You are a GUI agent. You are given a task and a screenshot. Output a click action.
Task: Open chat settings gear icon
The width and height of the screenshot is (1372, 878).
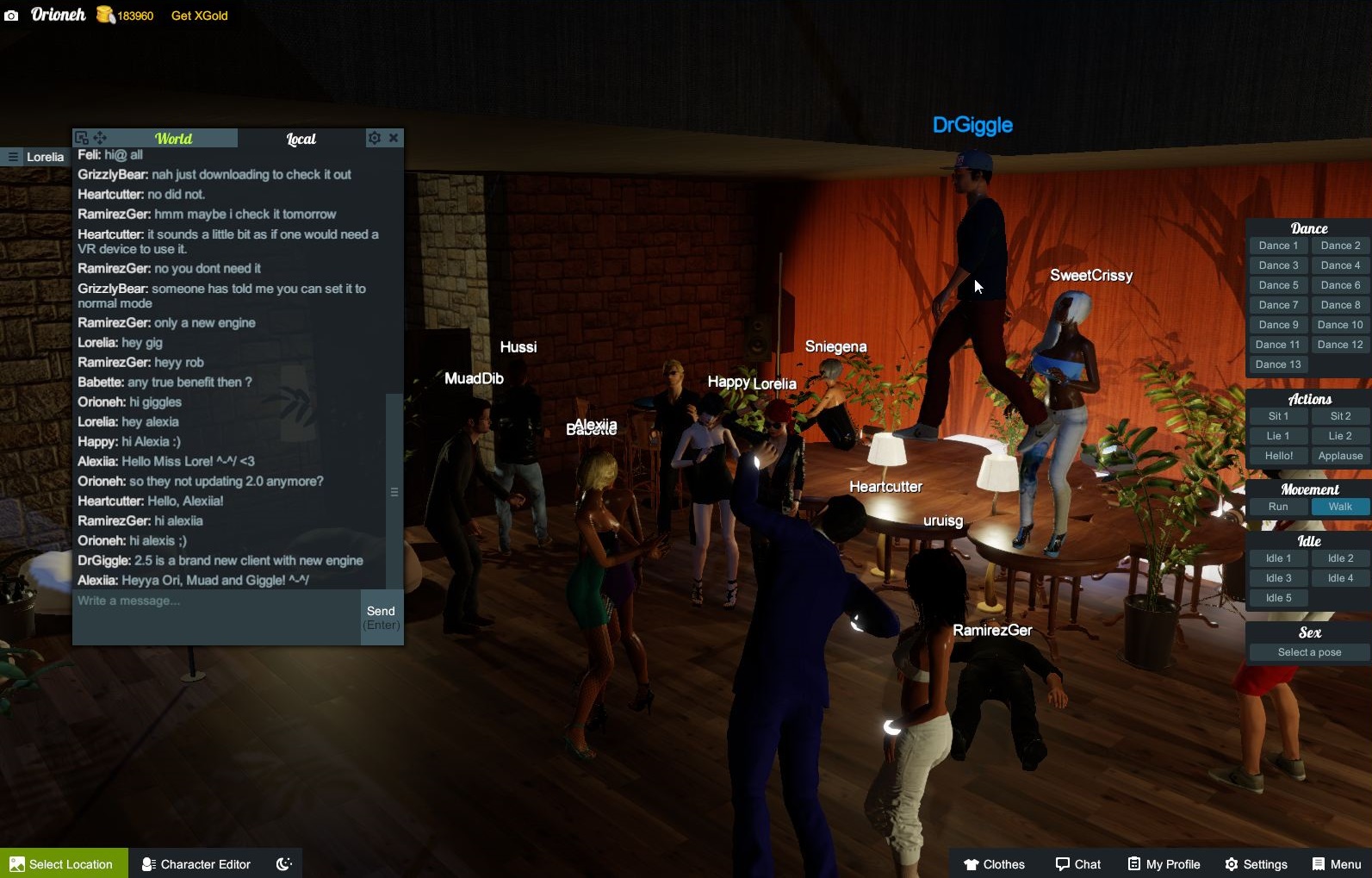pos(374,138)
